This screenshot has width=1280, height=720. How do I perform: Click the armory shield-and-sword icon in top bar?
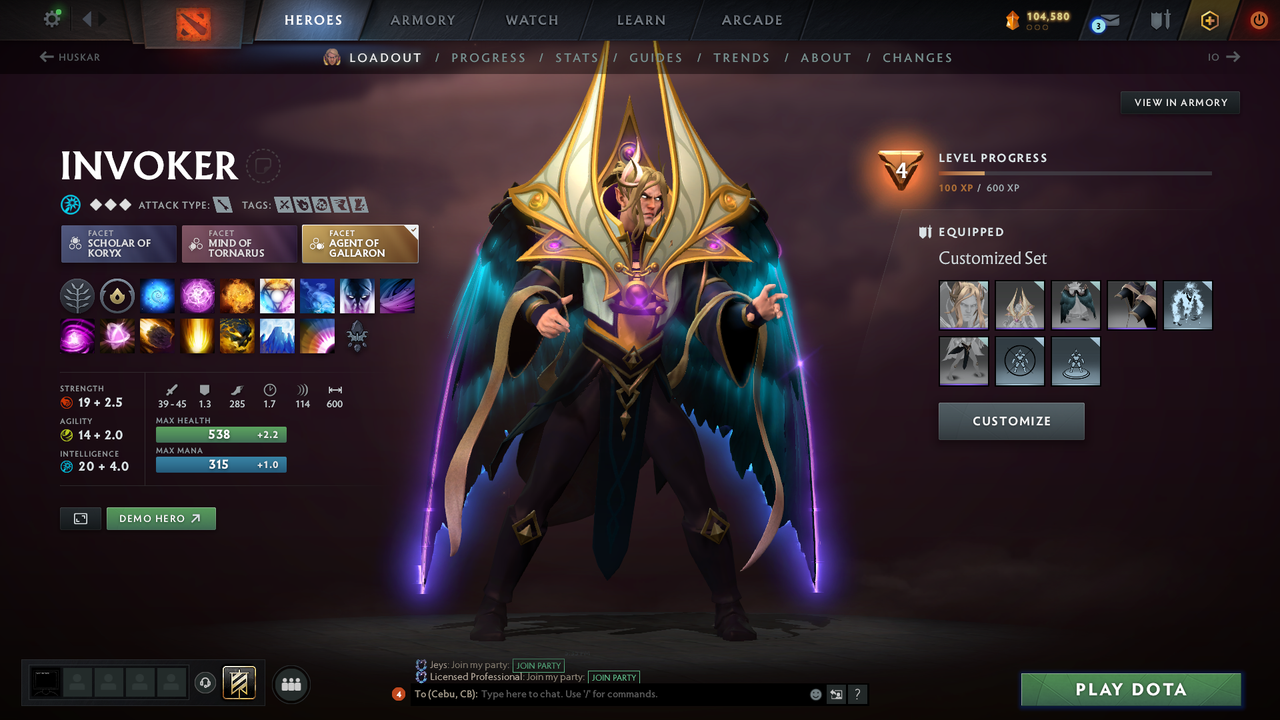click(x=1158, y=19)
